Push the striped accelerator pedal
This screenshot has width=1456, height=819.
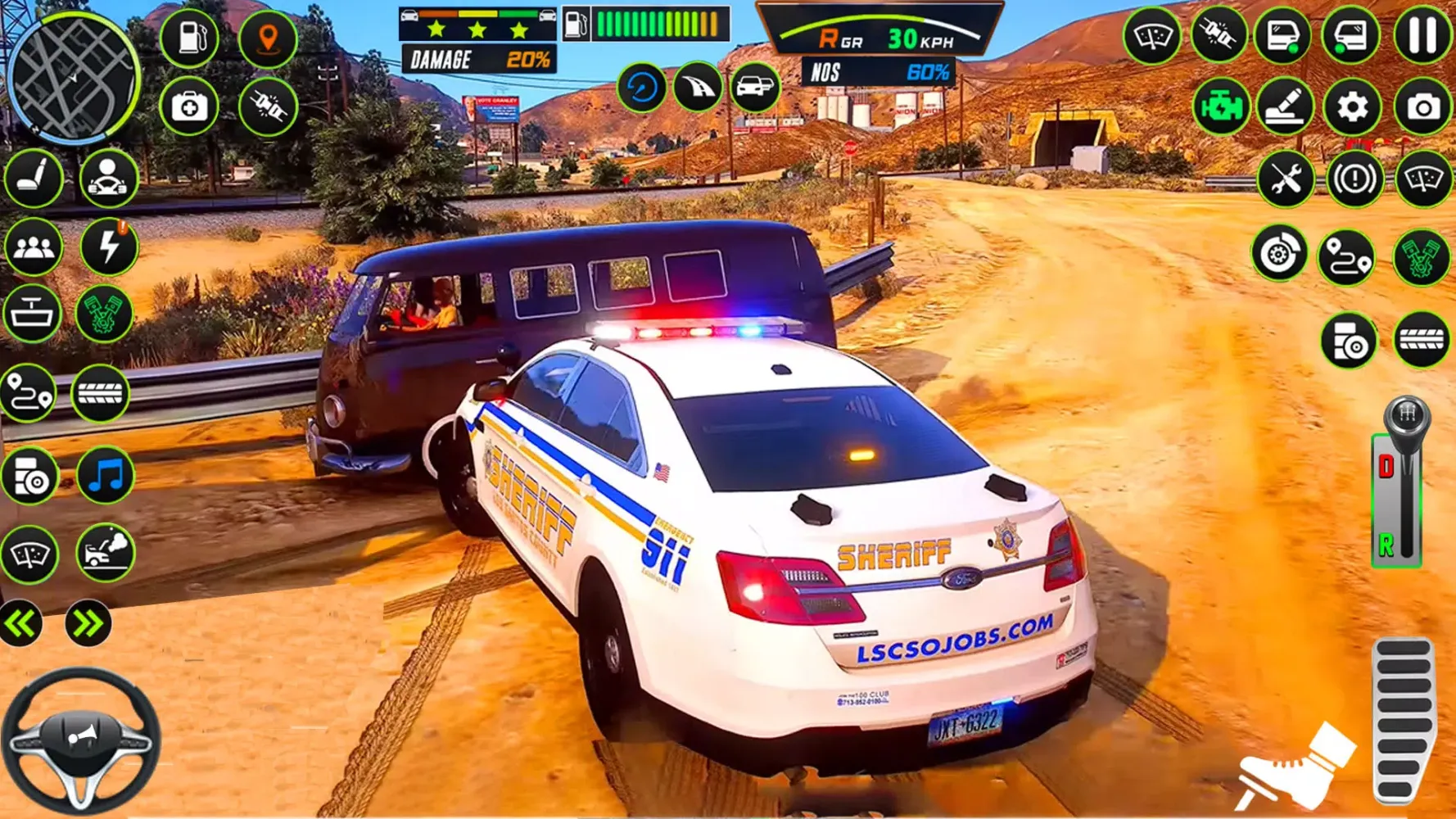coord(1403,719)
